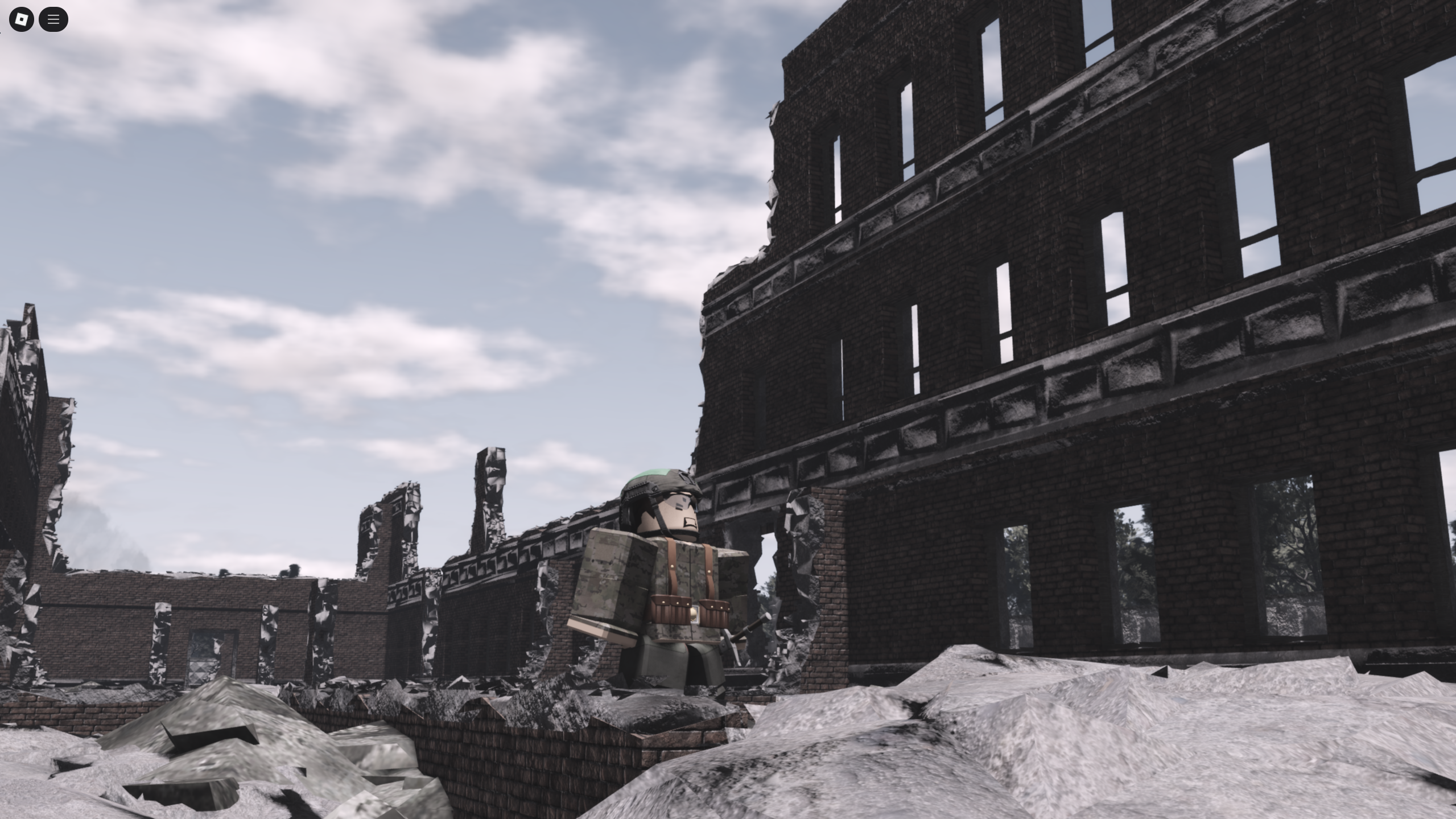The width and height of the screenshot is (1456, 819).
Task: Click the Roblox logo icon
Action: pos(21,19)
